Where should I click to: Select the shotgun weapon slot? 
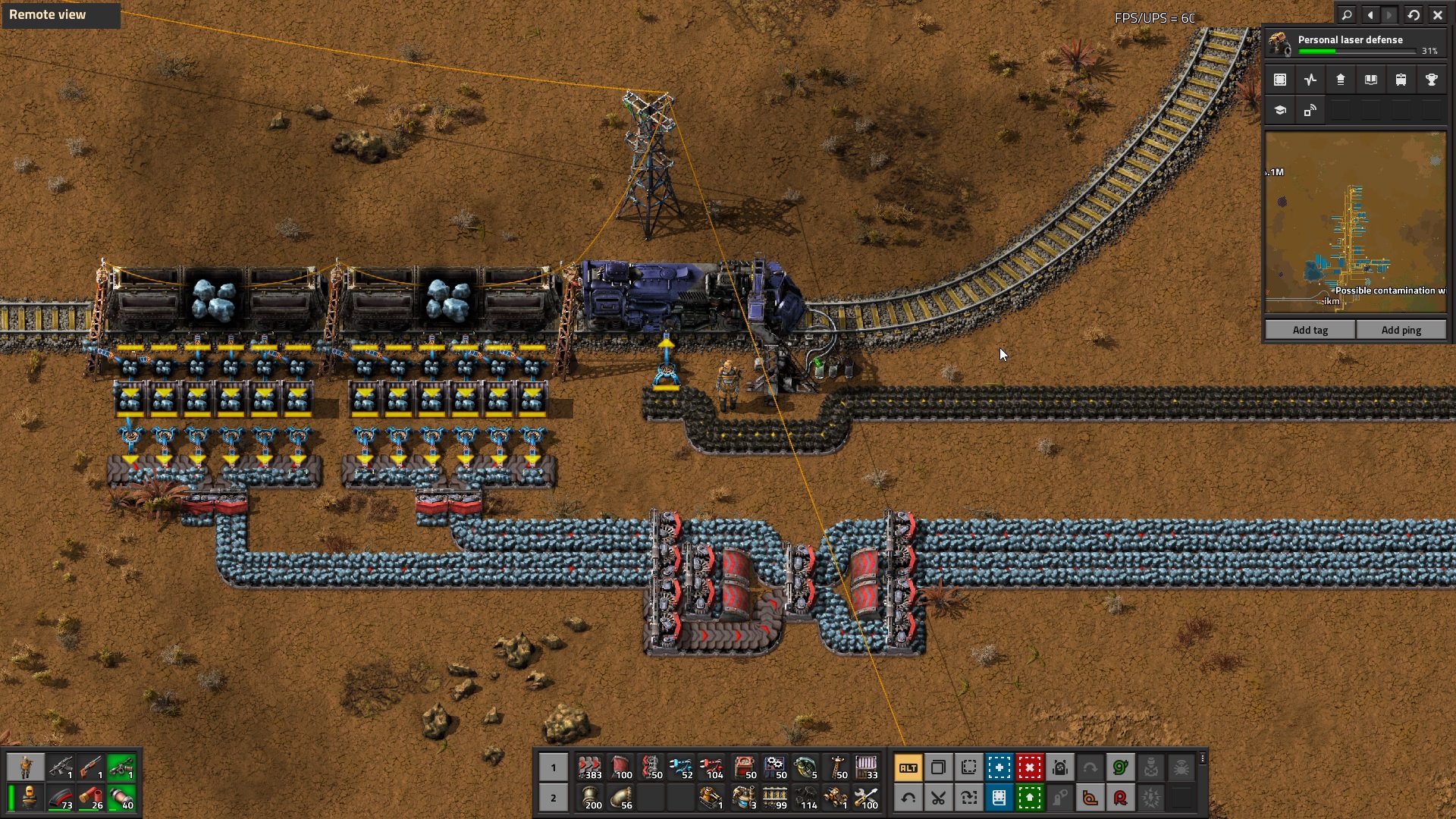tap(91, 767)
